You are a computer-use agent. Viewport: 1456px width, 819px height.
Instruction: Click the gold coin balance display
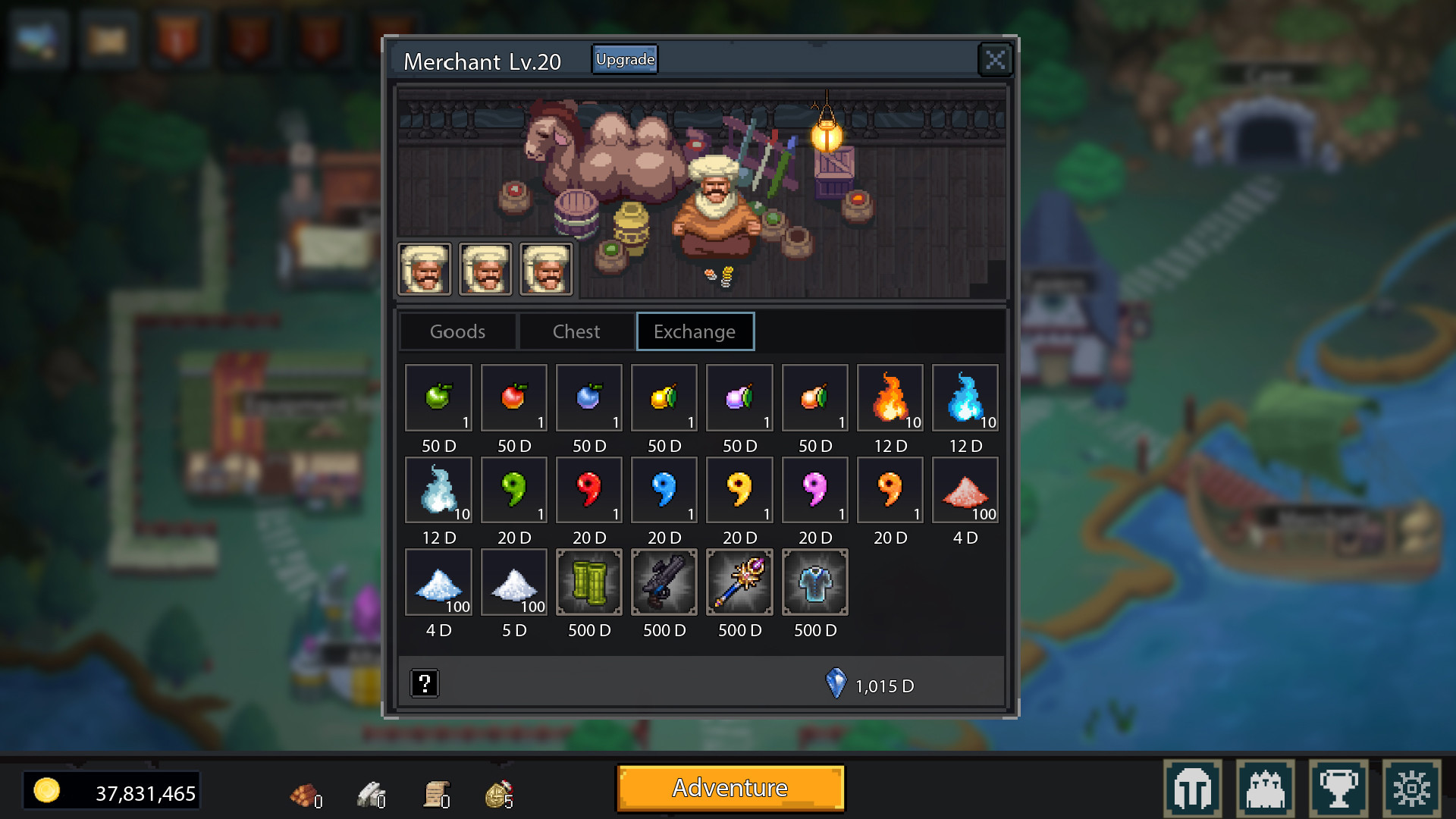[112, 790]
